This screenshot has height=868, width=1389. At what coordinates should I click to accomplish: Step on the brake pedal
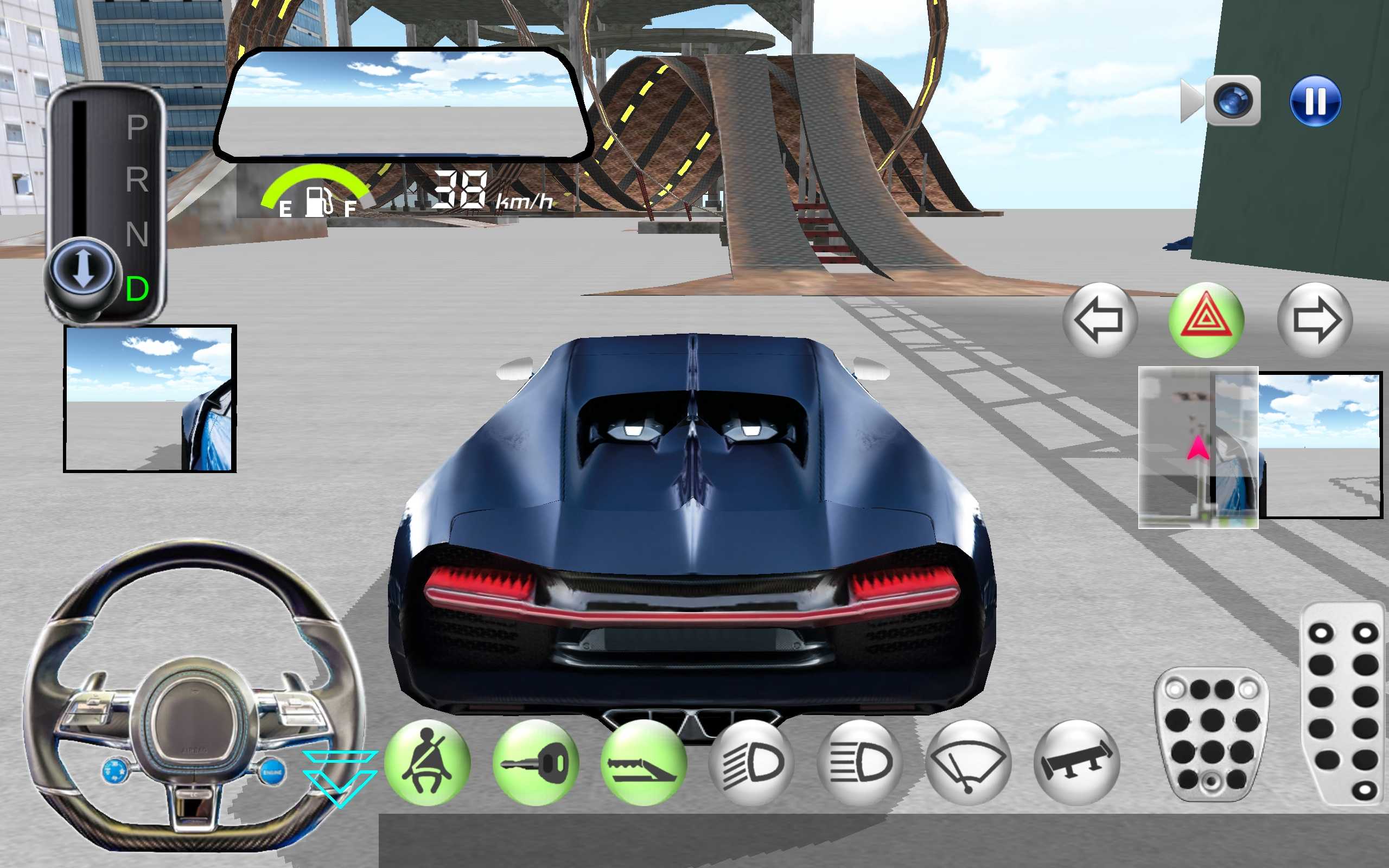tap(1212, 734)
